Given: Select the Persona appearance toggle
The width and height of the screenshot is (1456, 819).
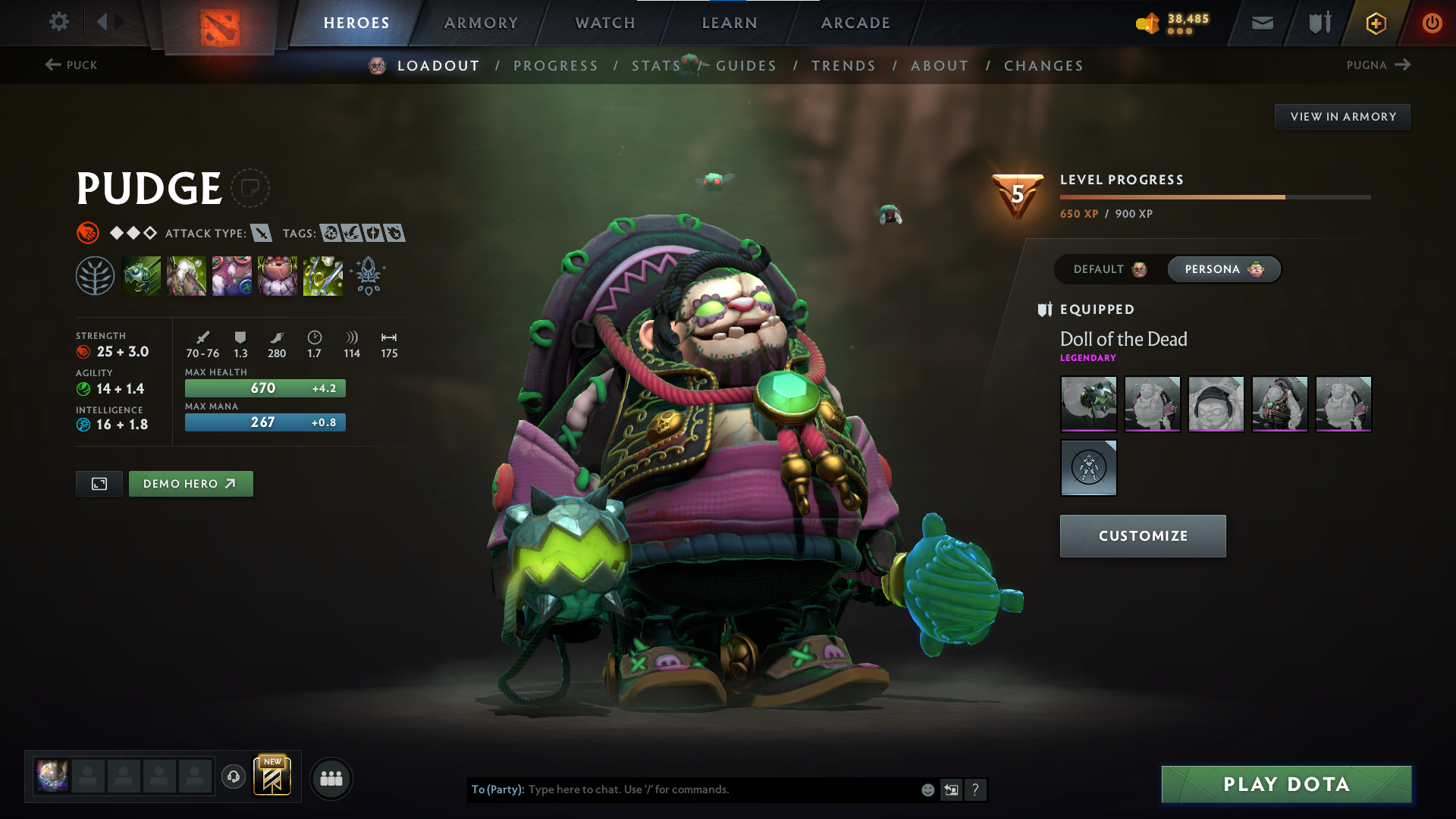Looking at the screenshot, I should pyautogui.click(x=1223, y=269).
